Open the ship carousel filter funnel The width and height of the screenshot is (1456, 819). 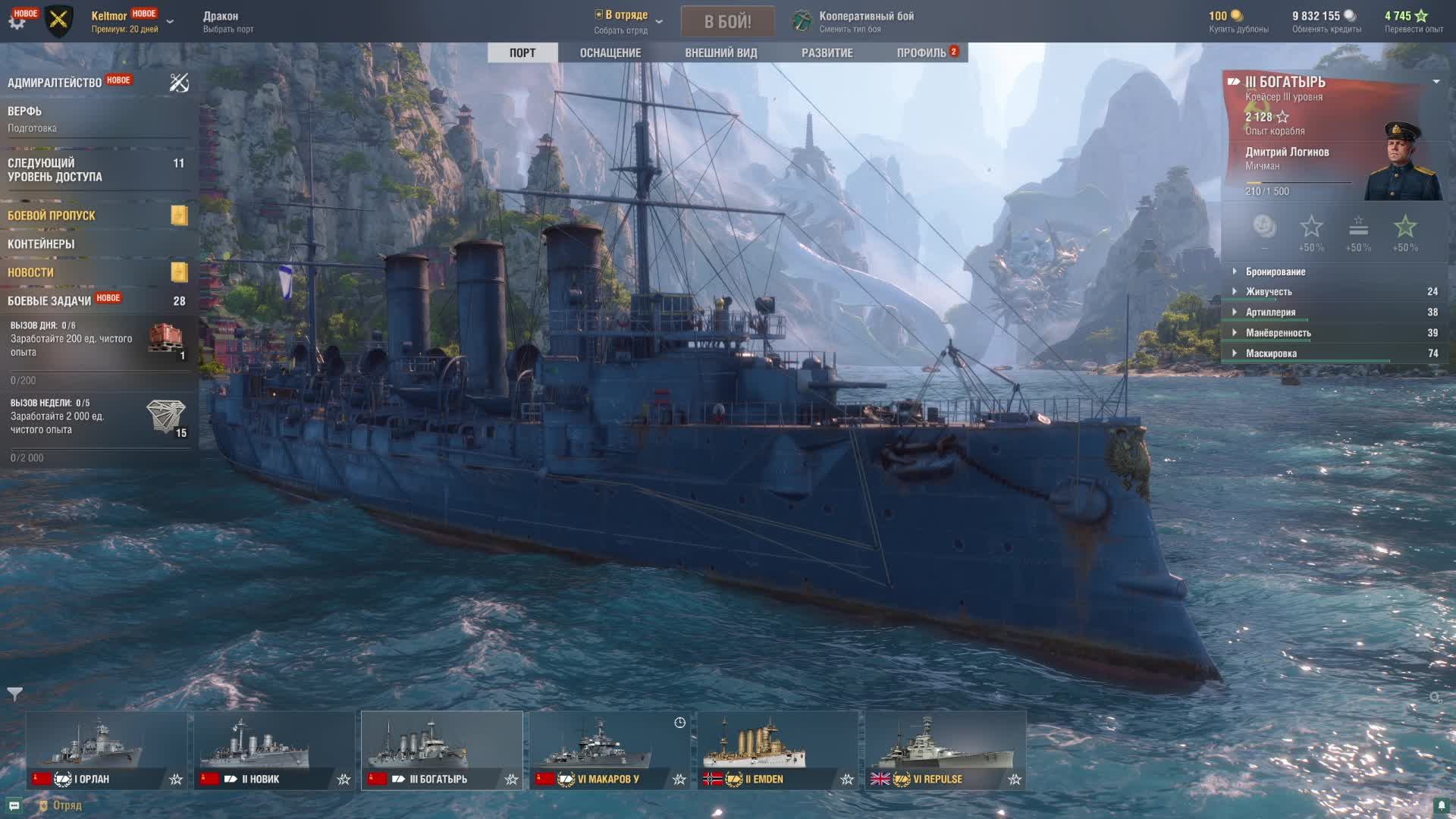[x=14, y=694]
